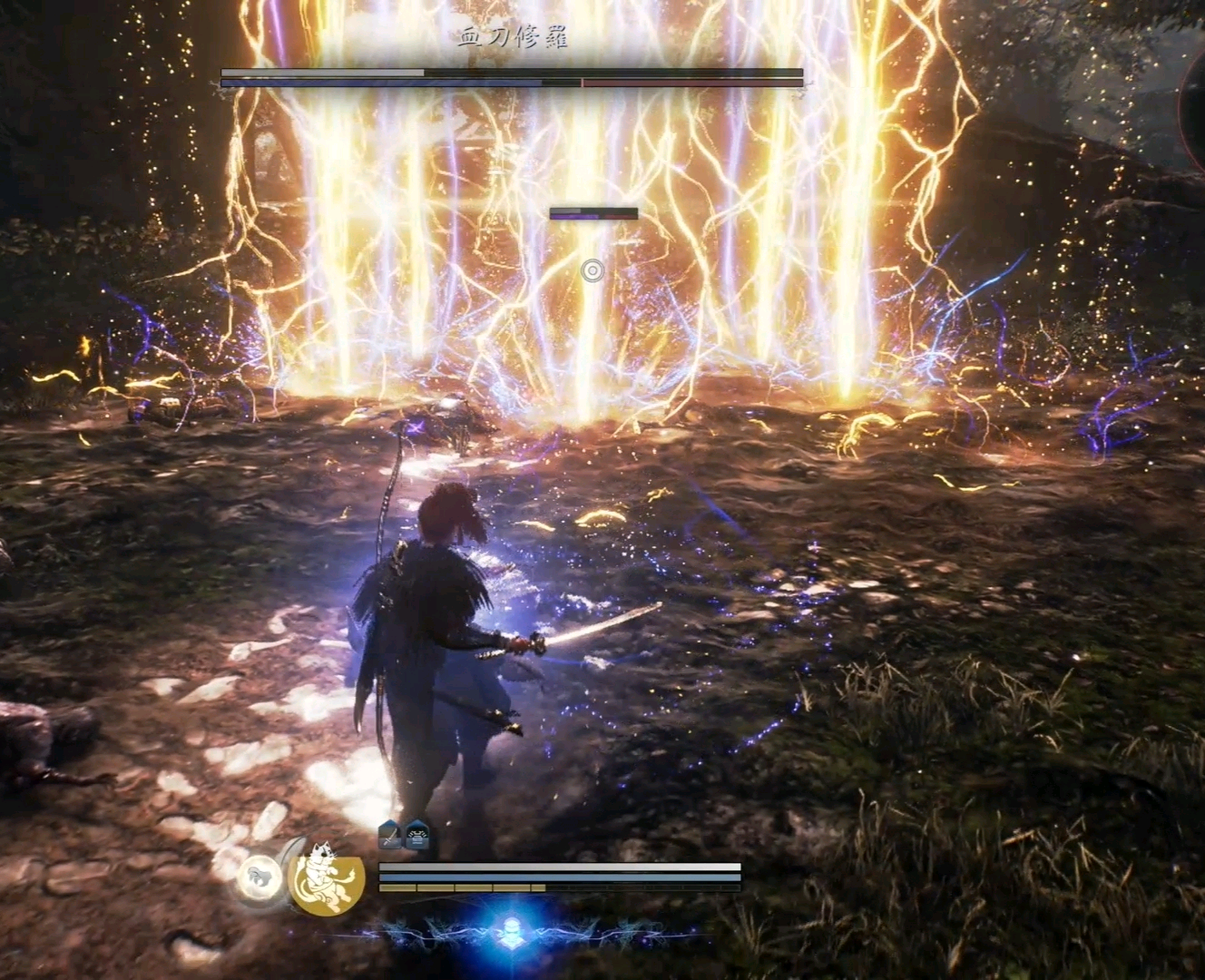Click the sword buff status icon
Viewport: 1205px width, 980px height.
[x=390, y=834]
